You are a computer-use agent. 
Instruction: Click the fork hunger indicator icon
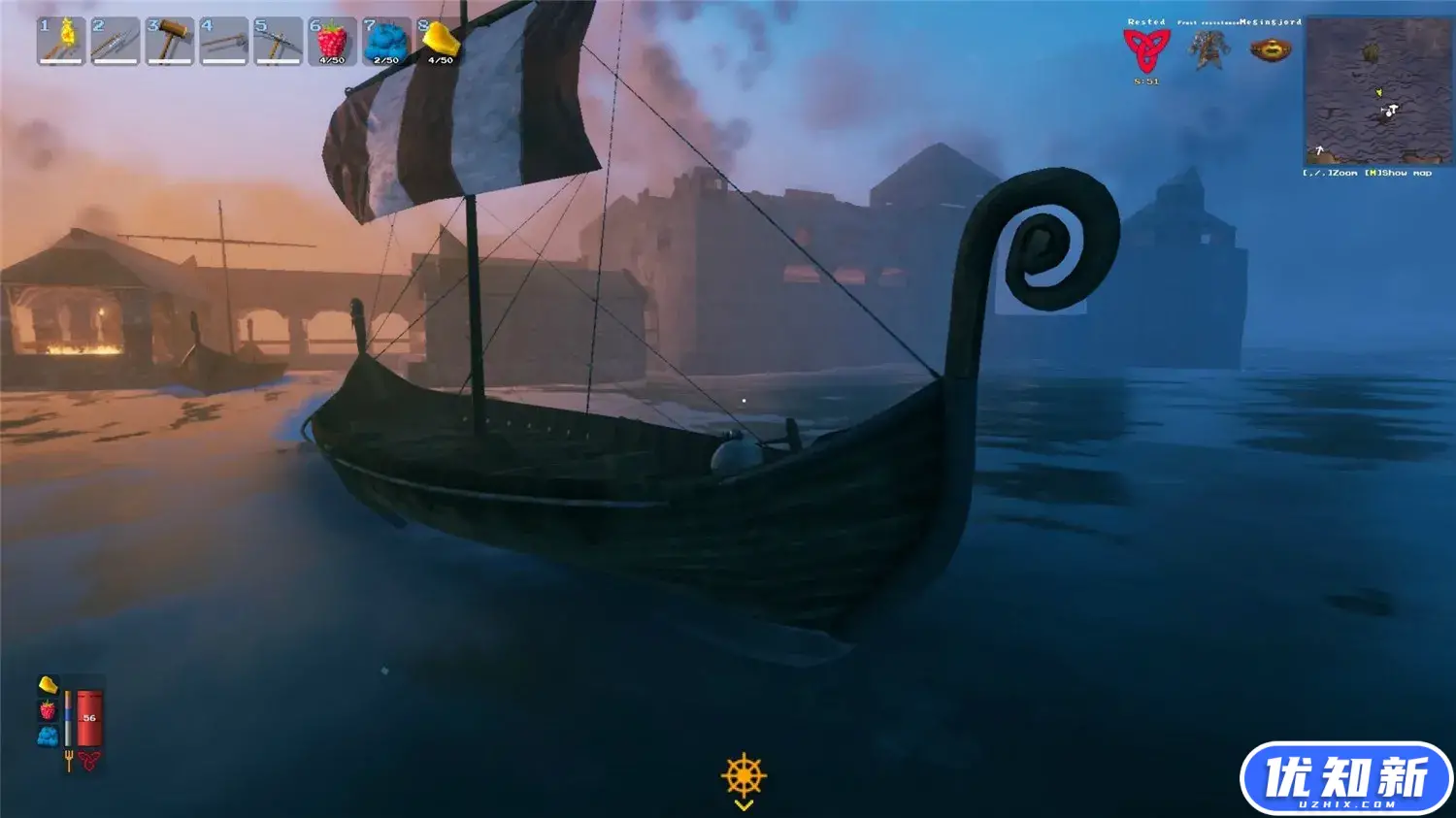pos(69,760)
